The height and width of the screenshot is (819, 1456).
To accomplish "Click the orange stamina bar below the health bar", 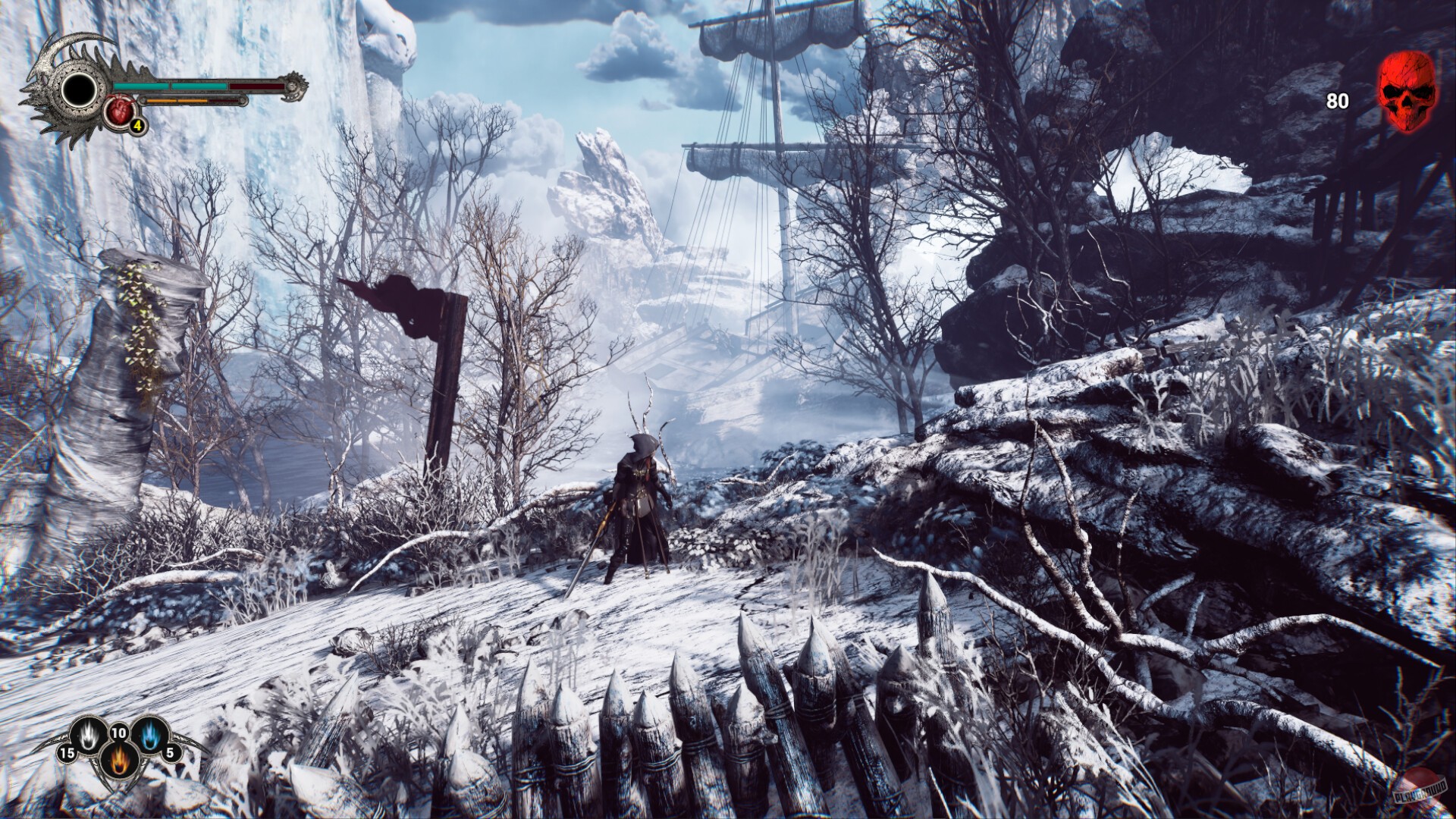I will 177,100.
